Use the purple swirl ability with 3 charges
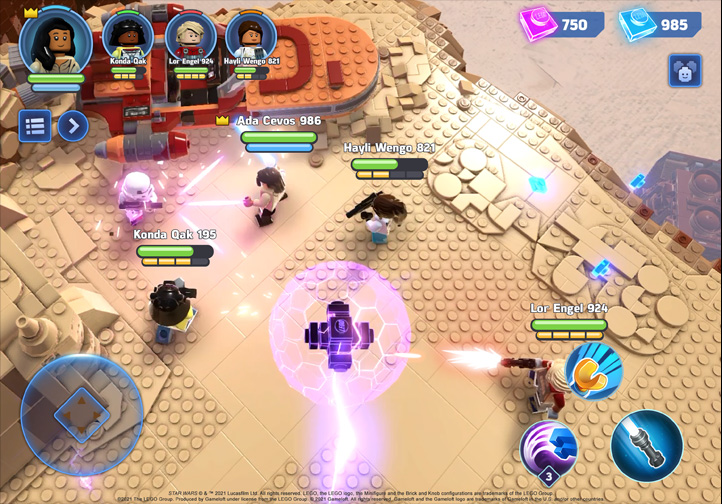Viewport: 722px width, 504px height. pos(549,449)
